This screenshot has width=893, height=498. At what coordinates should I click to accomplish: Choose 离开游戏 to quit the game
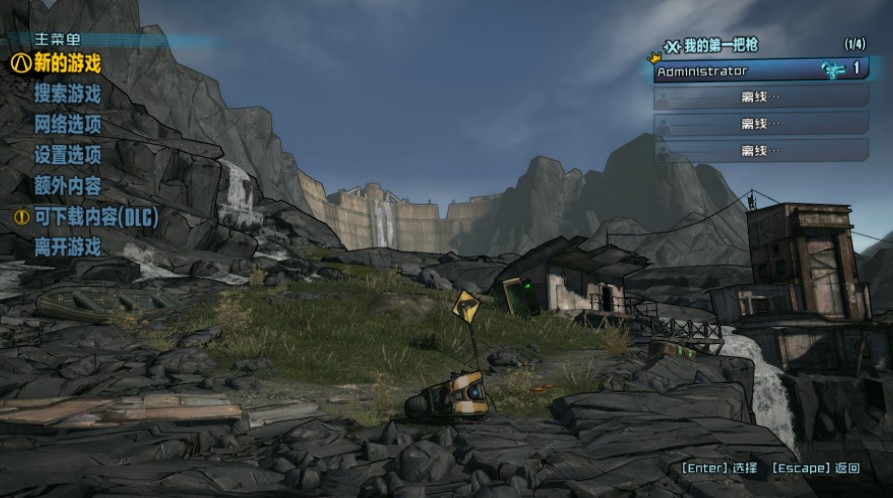[67, 247]
